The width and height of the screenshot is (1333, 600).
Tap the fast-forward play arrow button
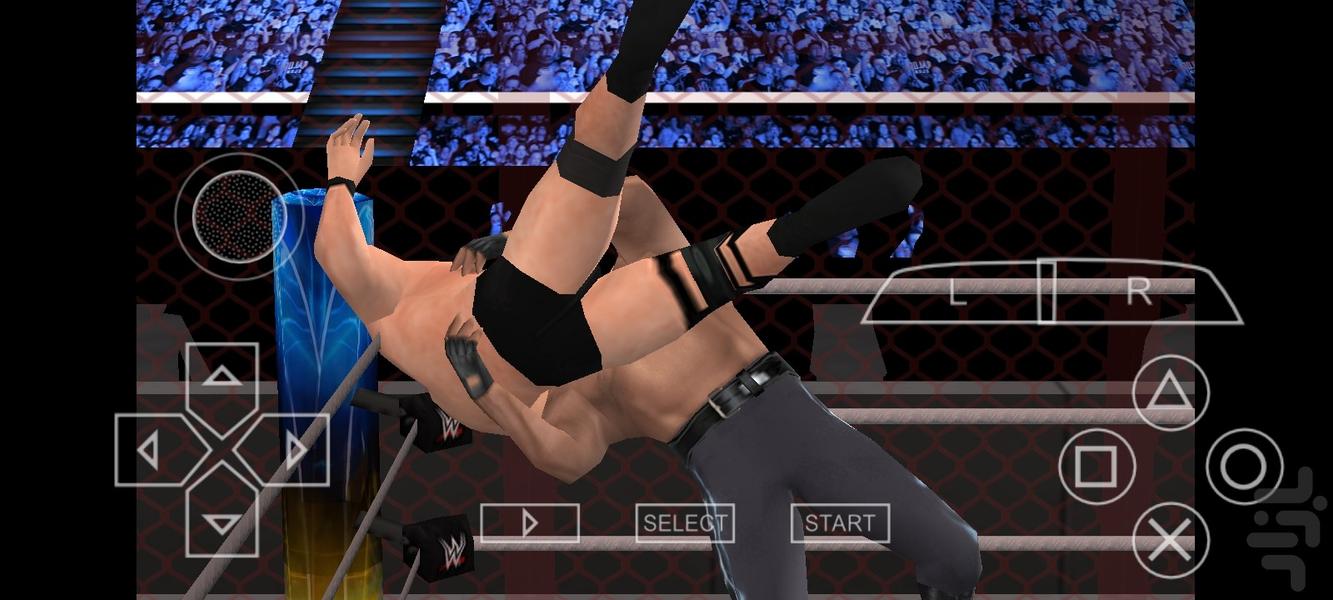click(530, 523)
